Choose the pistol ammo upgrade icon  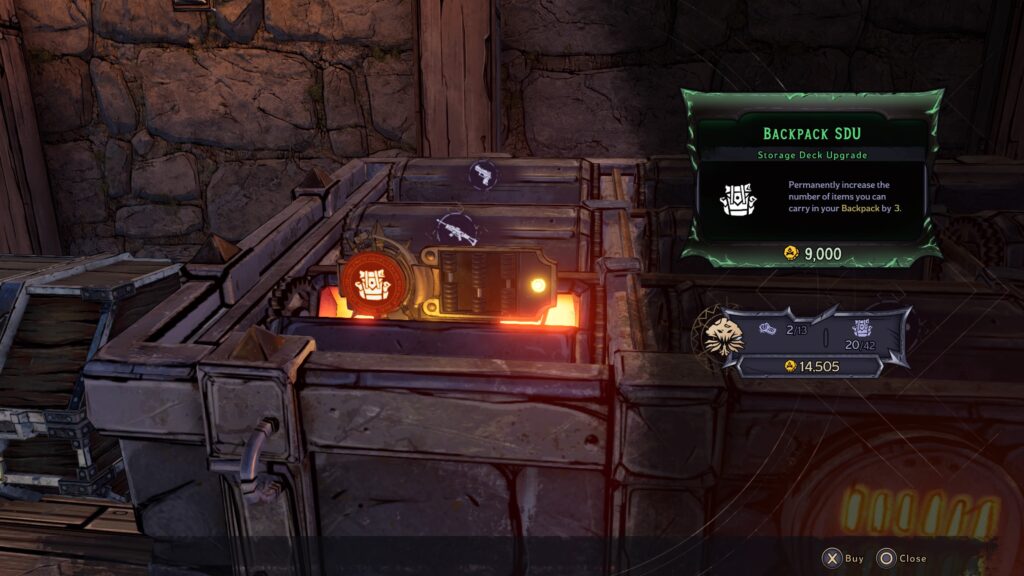point(484,174)
